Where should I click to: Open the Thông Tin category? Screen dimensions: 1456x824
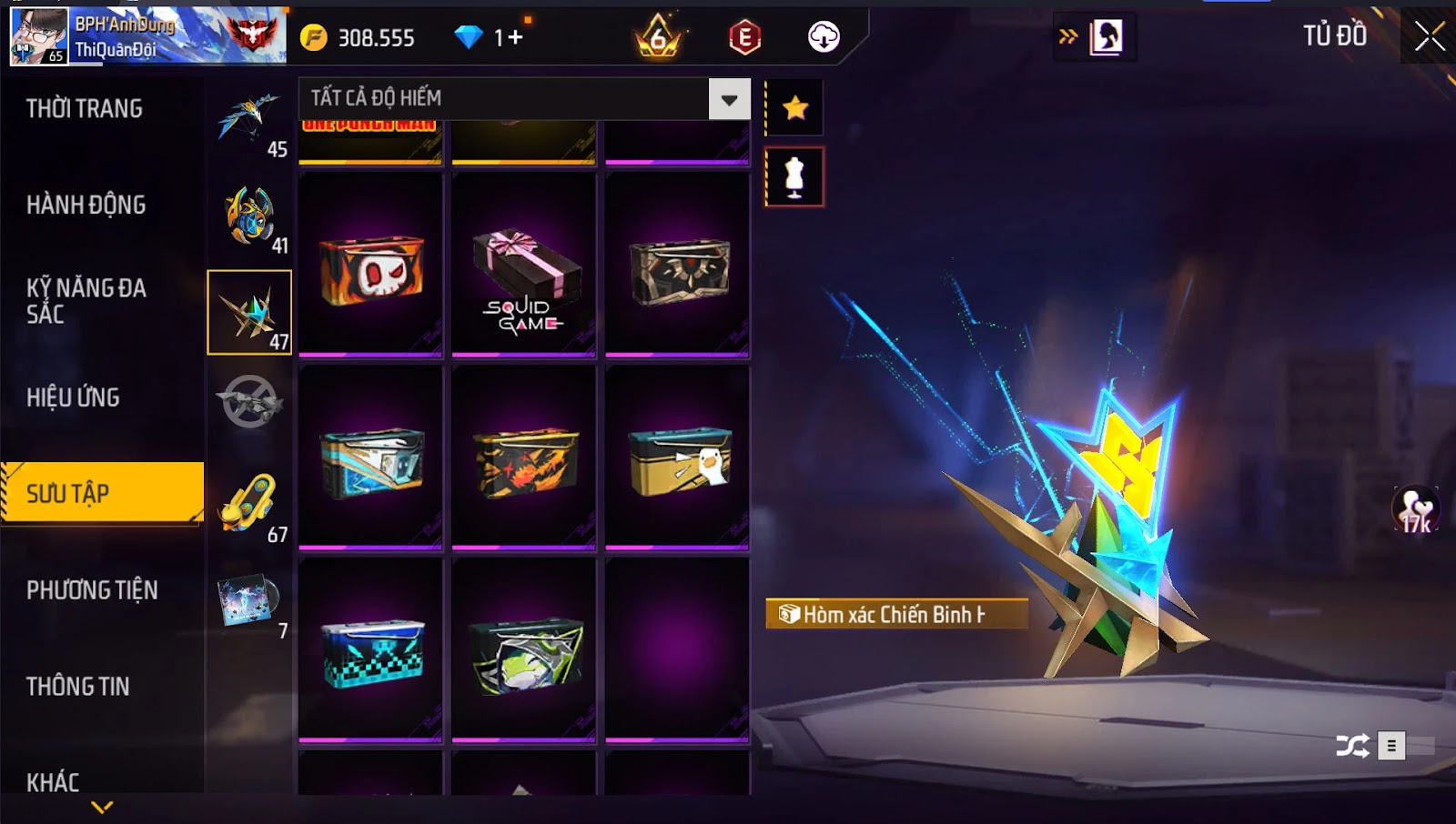[78, 687]
